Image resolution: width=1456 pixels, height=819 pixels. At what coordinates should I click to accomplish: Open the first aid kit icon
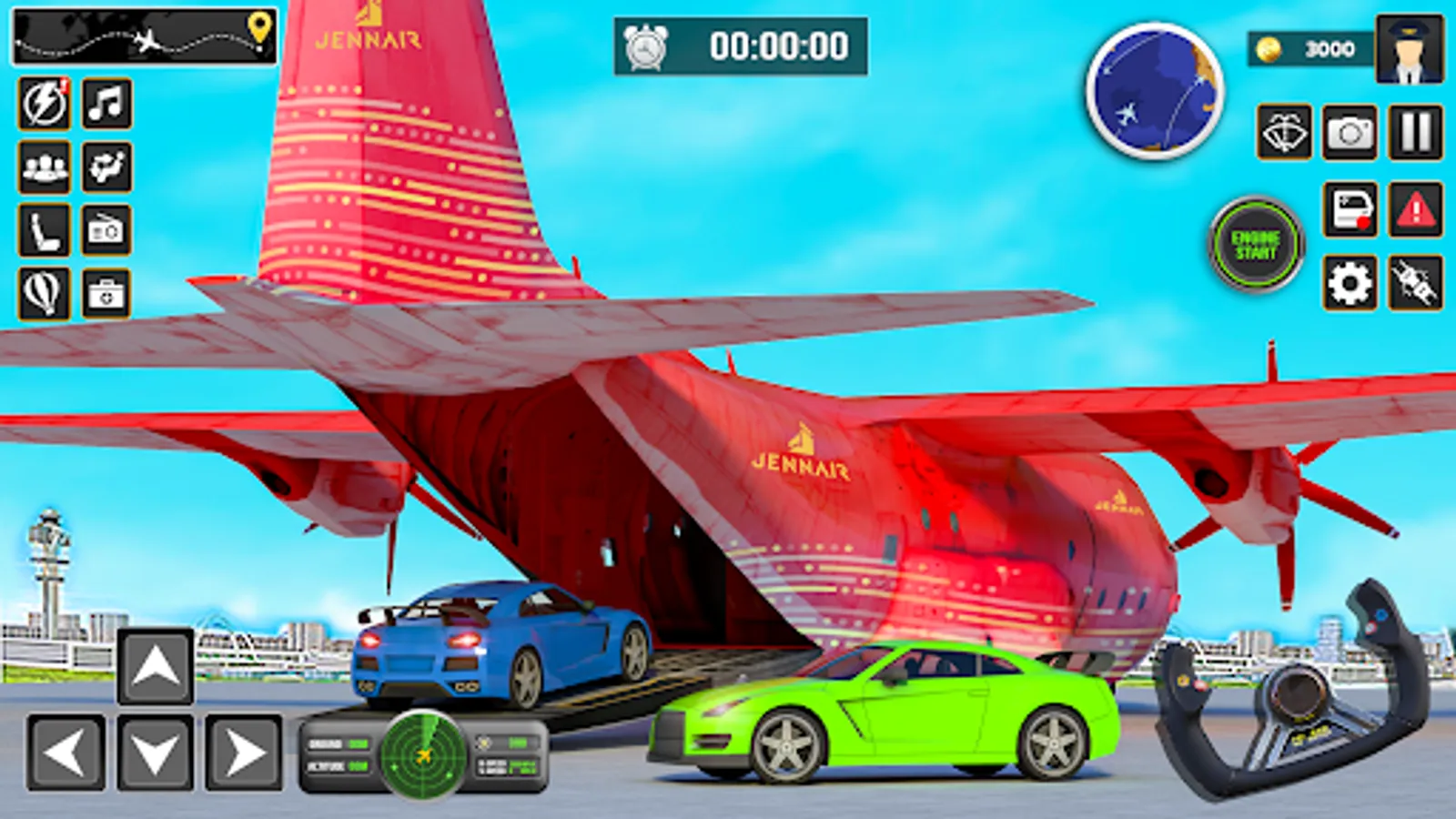pyautogui.click(x=106, y=293)
